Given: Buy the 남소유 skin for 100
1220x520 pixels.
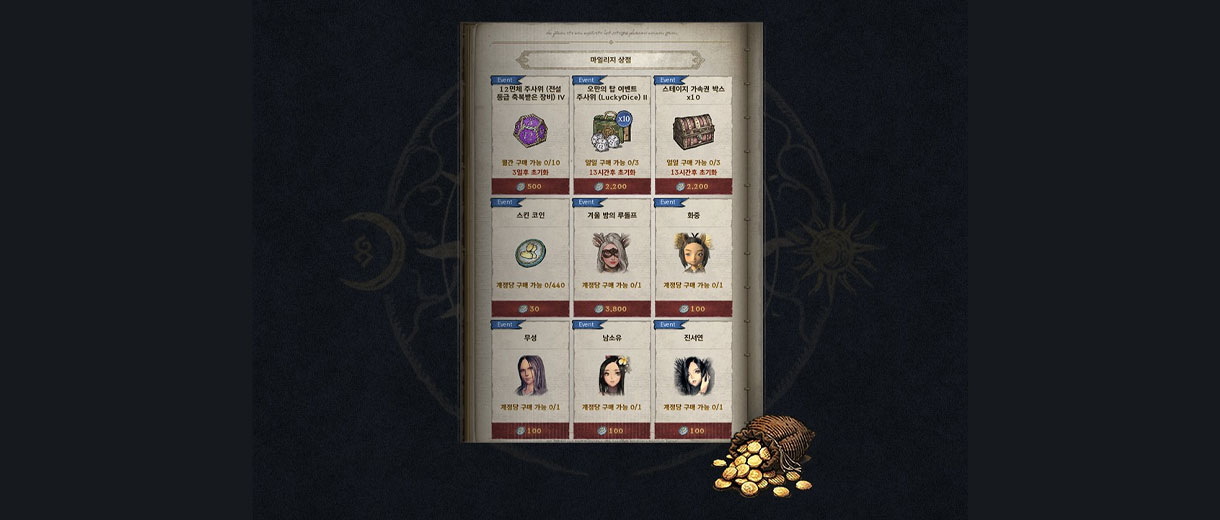Looking at the screenshot, I should 611,430.
